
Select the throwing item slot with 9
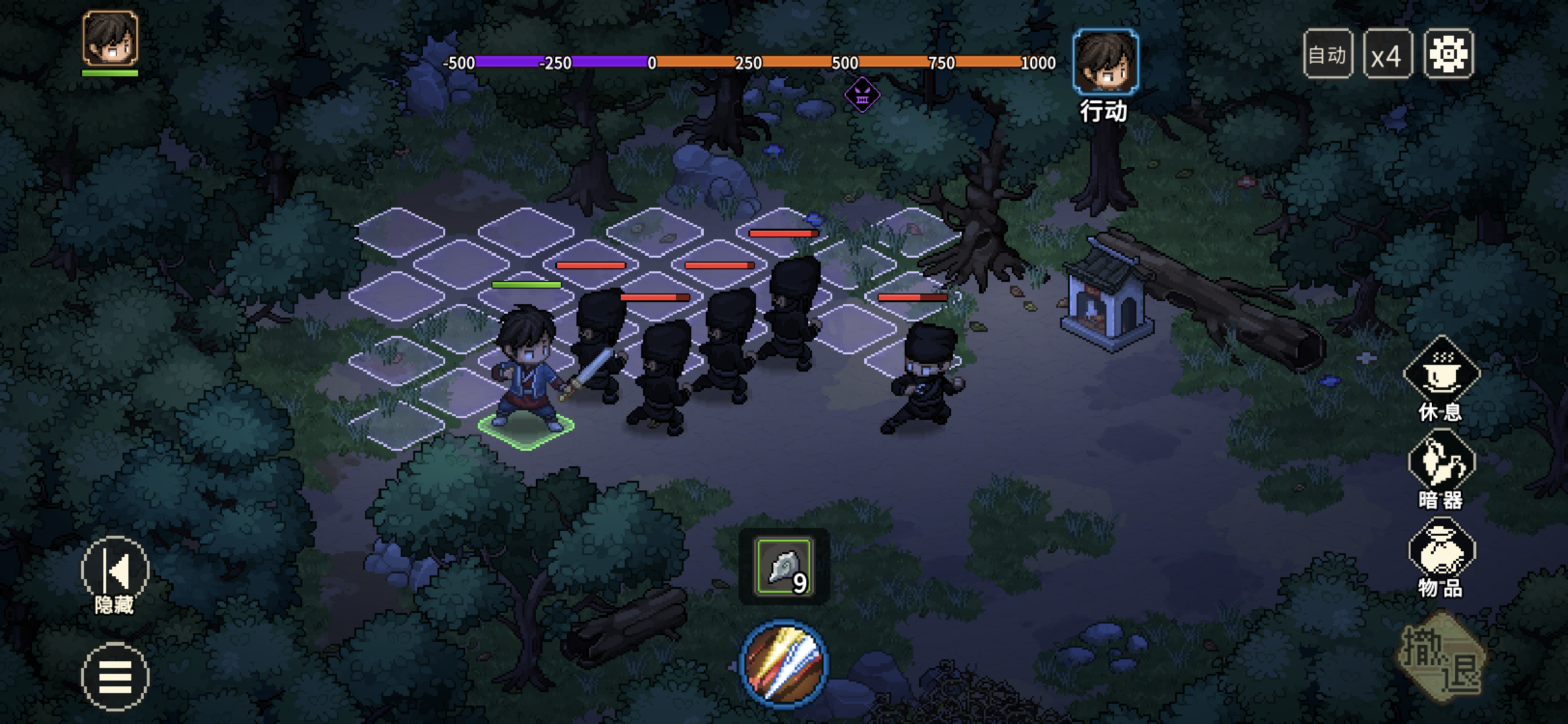783,567
